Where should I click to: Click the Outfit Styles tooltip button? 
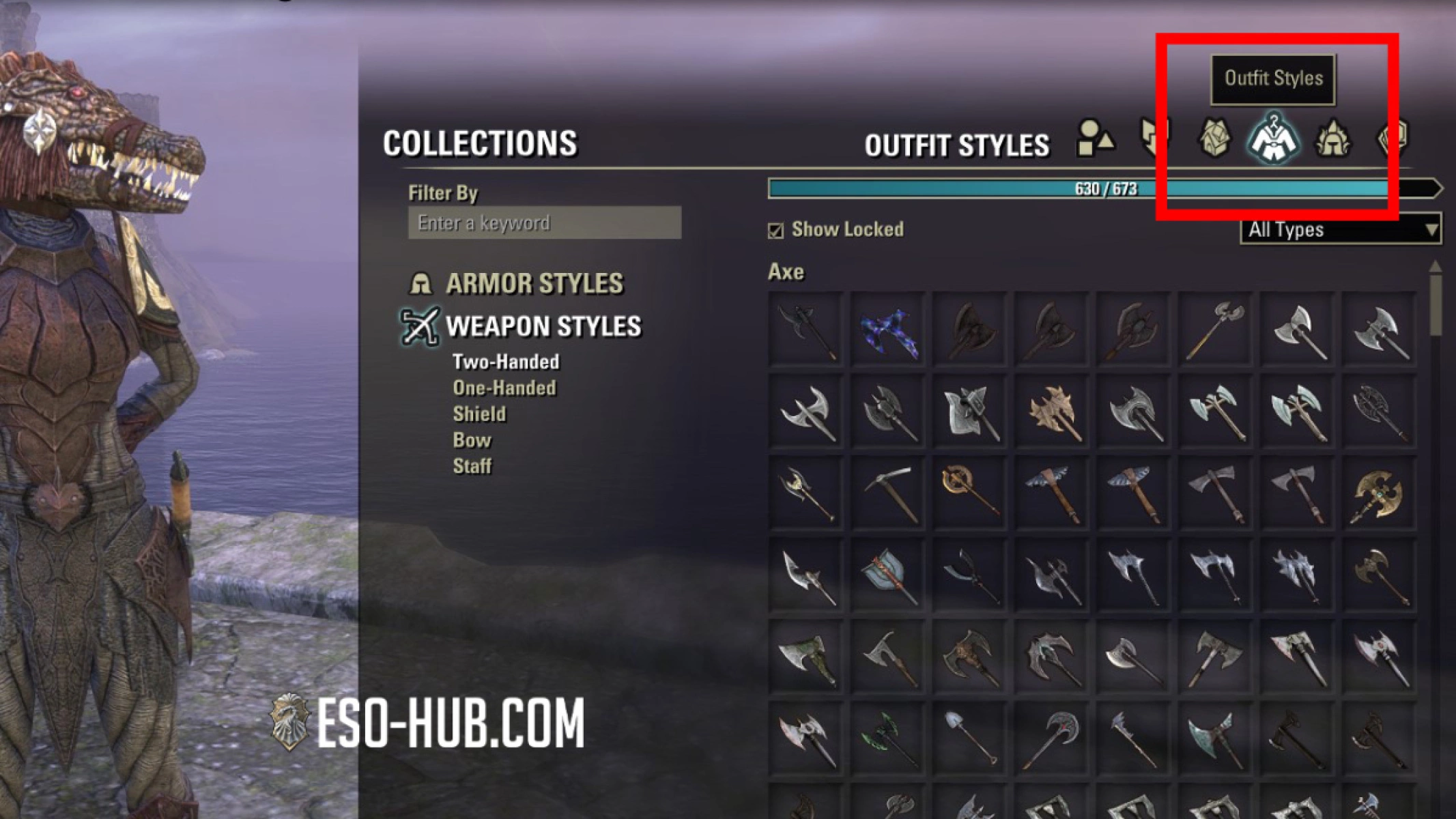click(x=1272, y=78)
